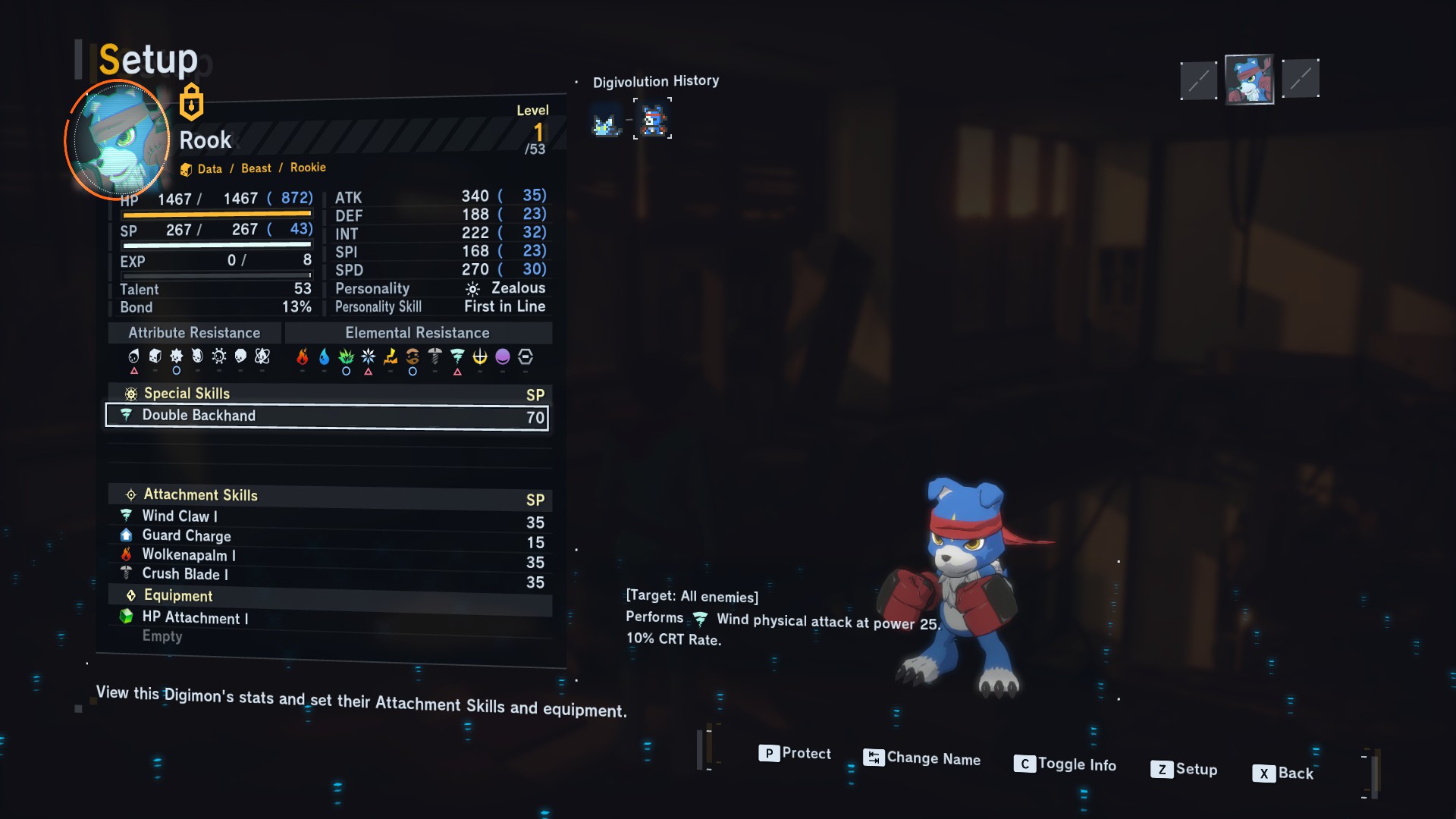
Task: Click Rook's circular portrait
Action: 118,140
